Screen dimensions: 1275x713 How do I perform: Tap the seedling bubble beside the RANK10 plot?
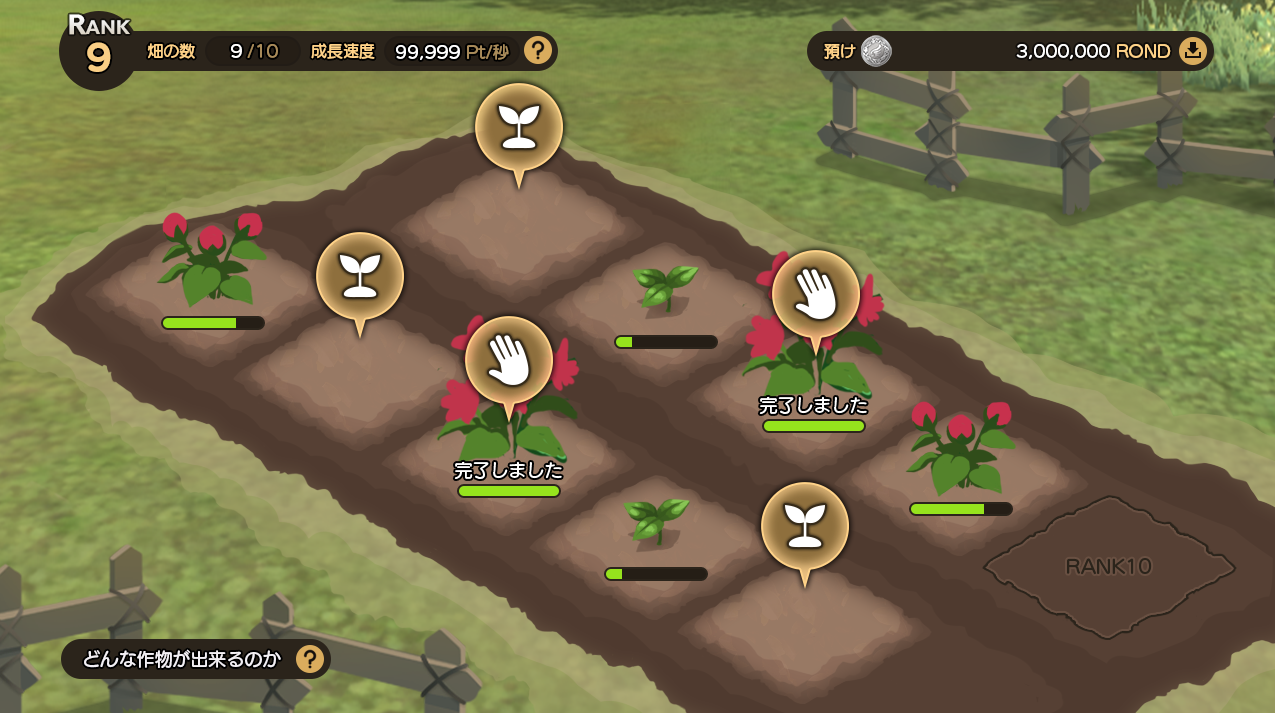tap(804, 526)
